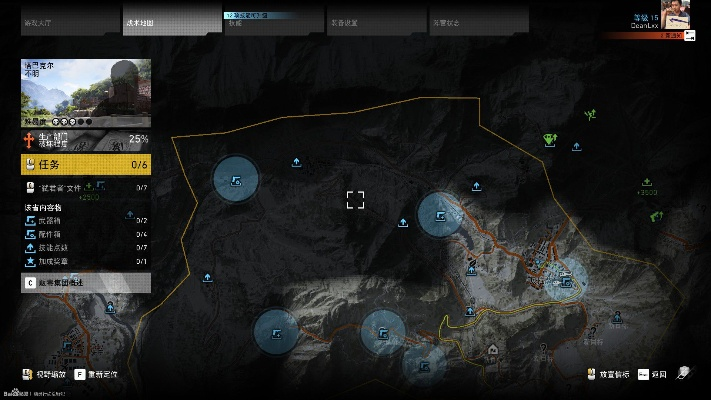Select the 武器箱 weapon case legend entry

pos(85,220)
